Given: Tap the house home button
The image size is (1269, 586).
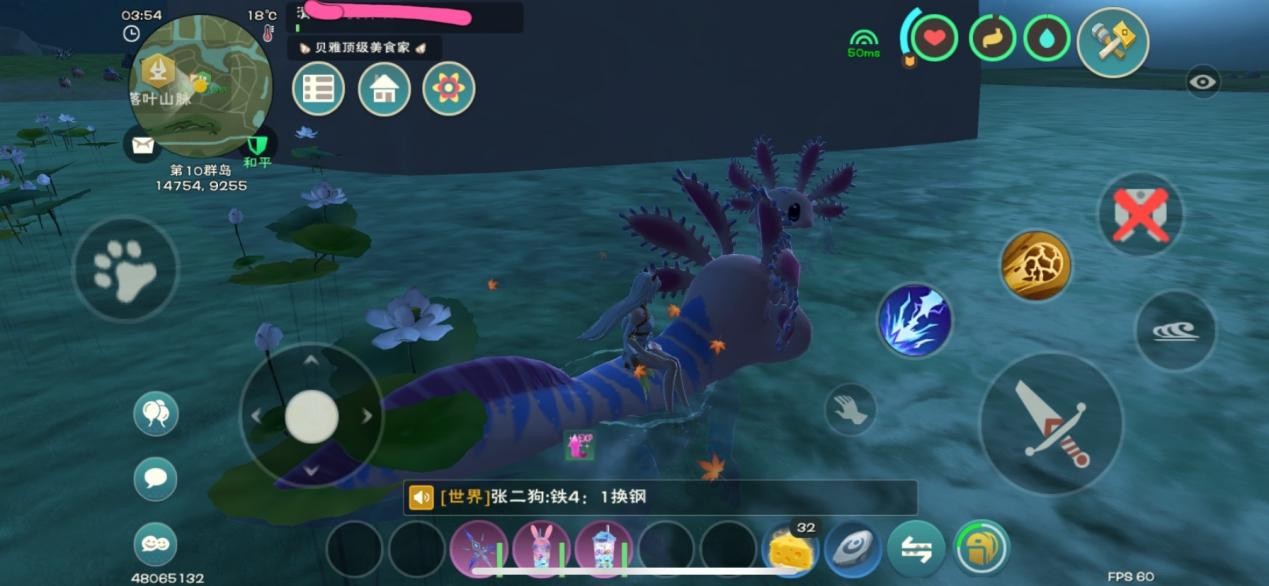Looking at the screenshot, I should (x=384, y=89).
